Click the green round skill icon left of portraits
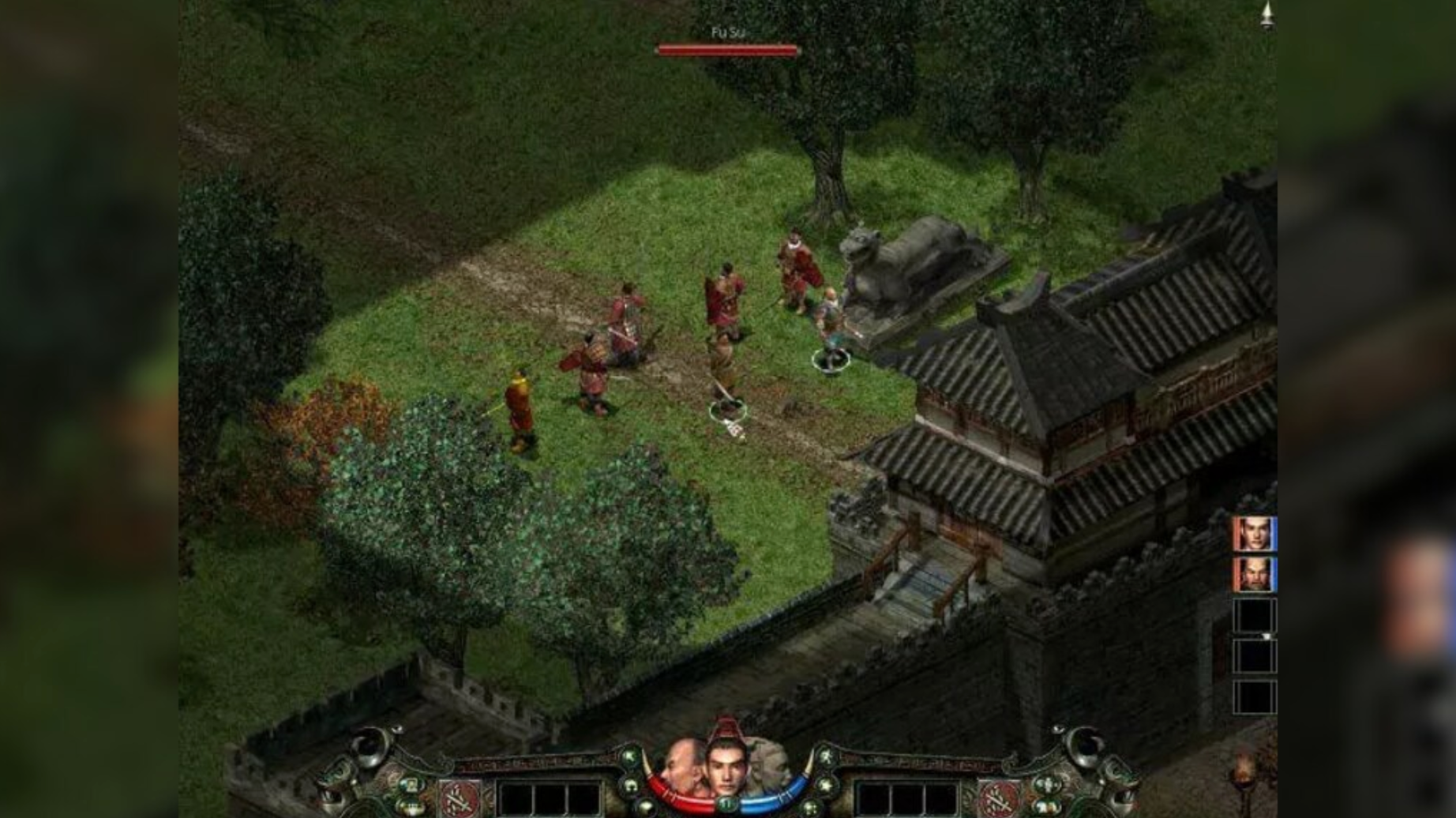The height and width of the screenshot is (818, 1456). (x=630, y=757)
